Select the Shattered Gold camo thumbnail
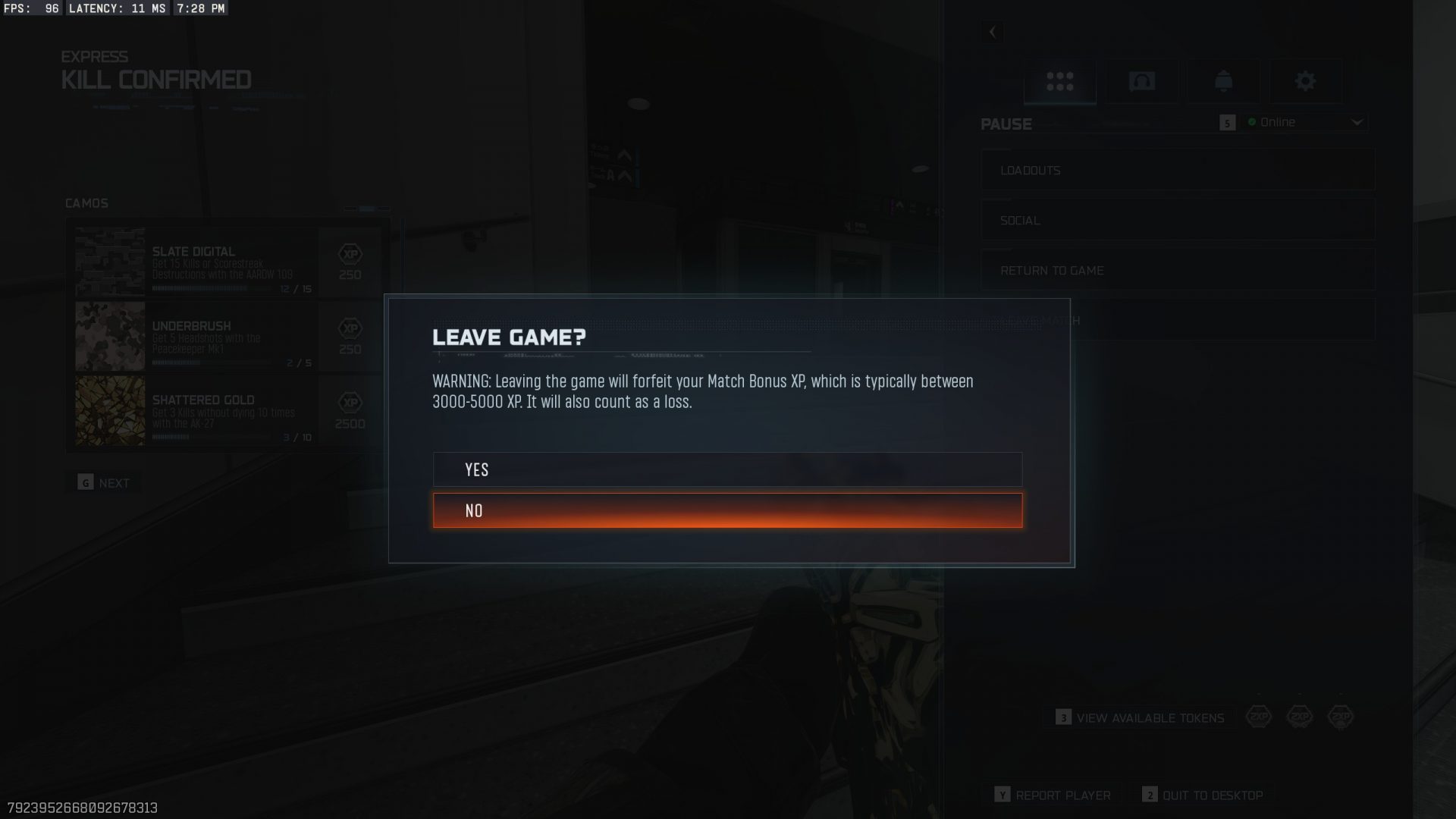Screen dimensions: 1456x819 pyautogui.click(x=109, y=412)
